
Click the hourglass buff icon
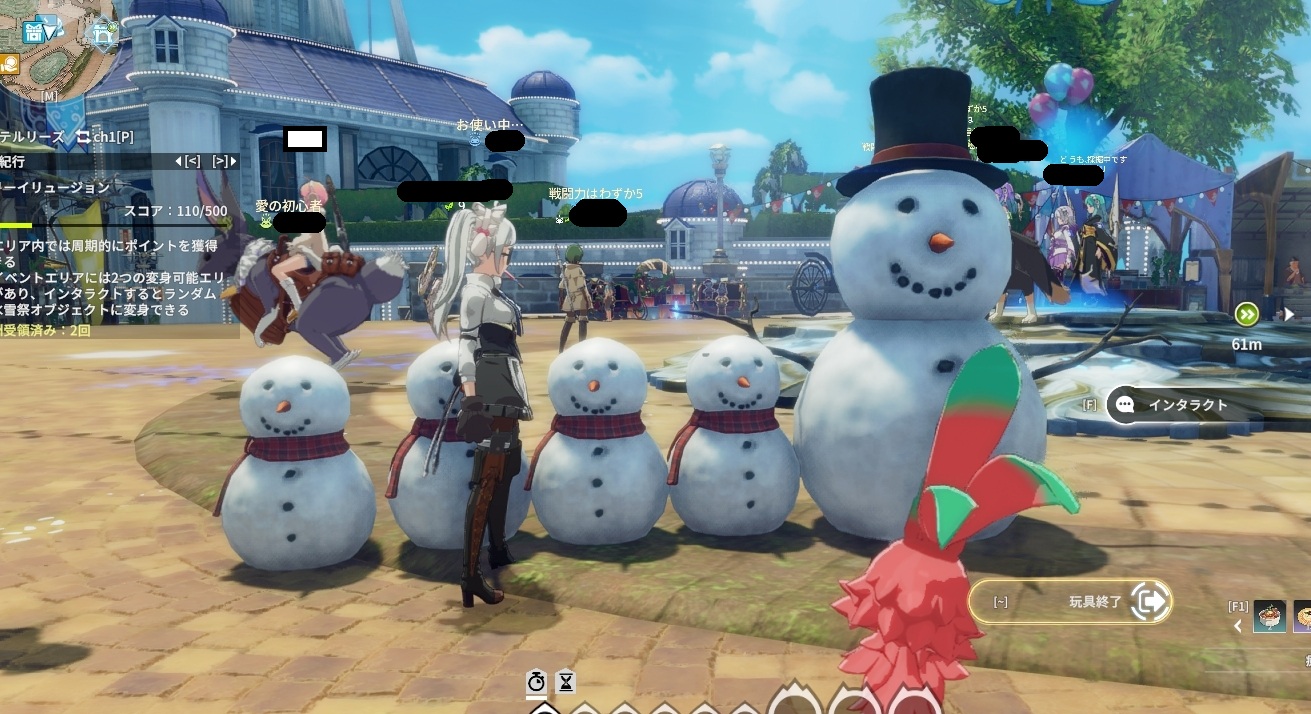pos(565,681)
